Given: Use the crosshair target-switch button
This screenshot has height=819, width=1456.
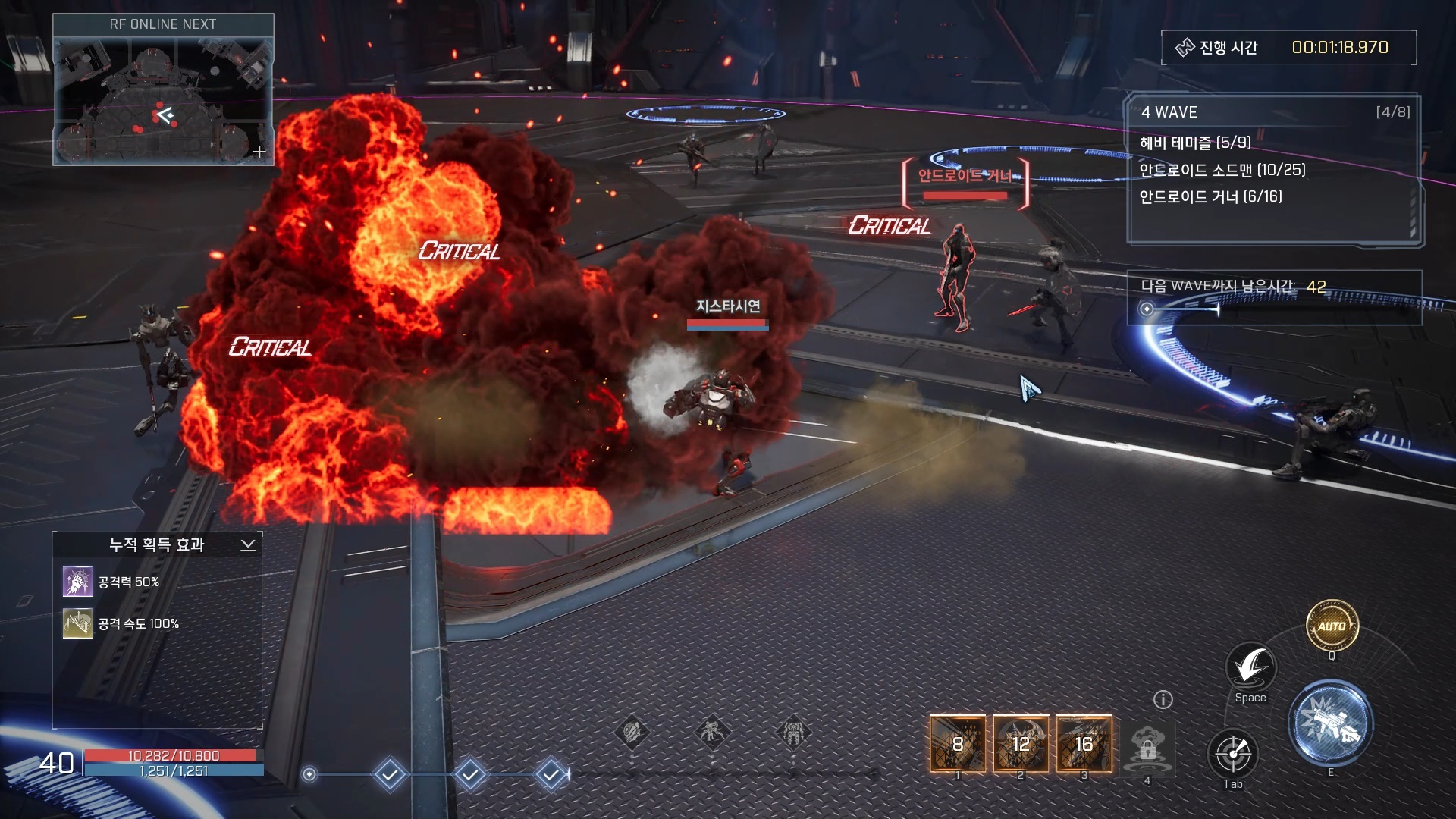Looking at the screenshot, I should pyautogui.click(x=1233, y=754).
